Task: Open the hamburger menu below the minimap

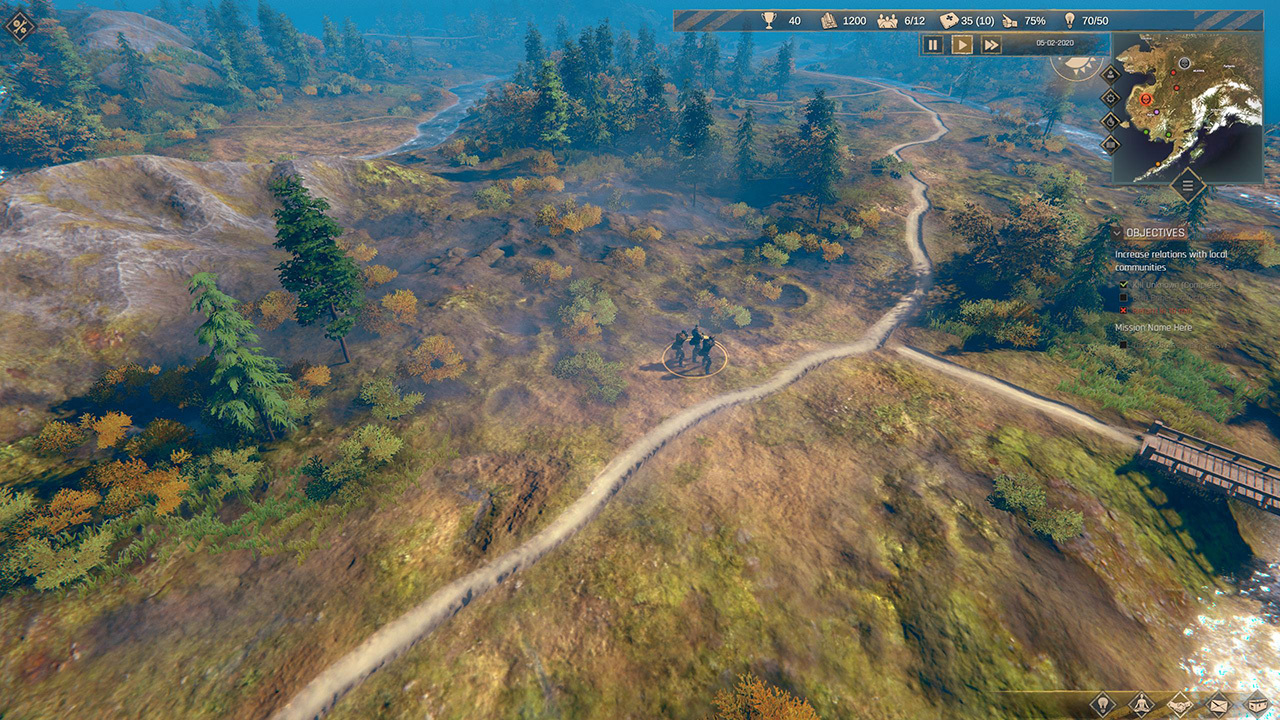Action: click(1187, 185)
